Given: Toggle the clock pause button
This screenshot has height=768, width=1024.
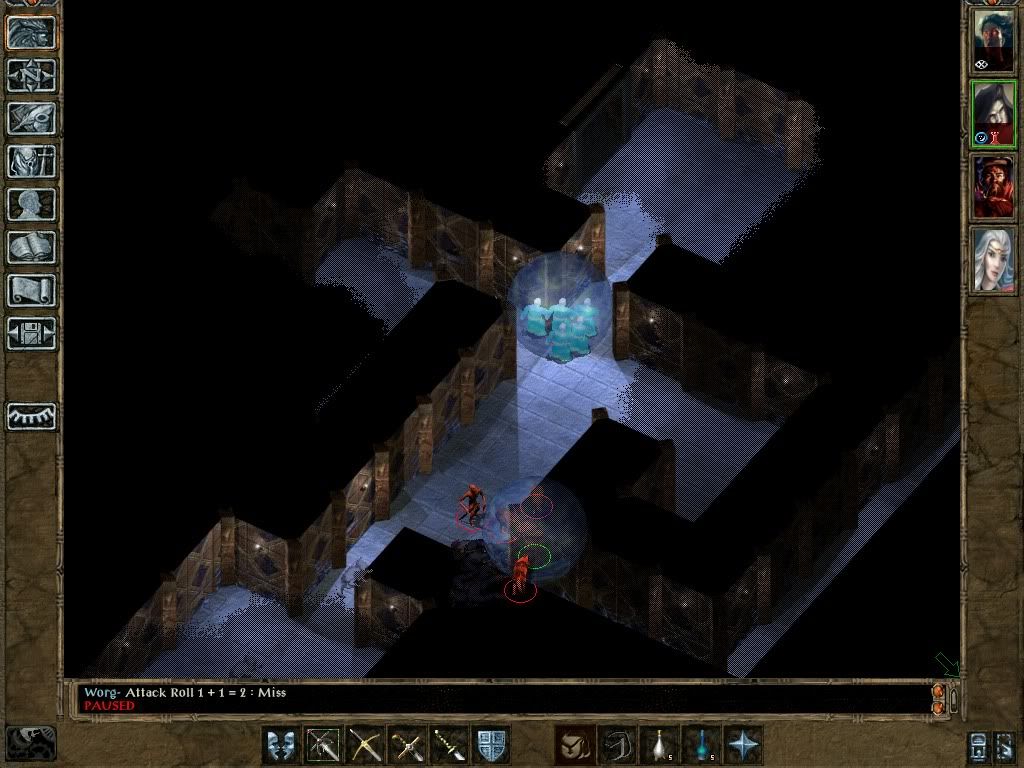Looking at the screenshot, I should tap(30, 743).
